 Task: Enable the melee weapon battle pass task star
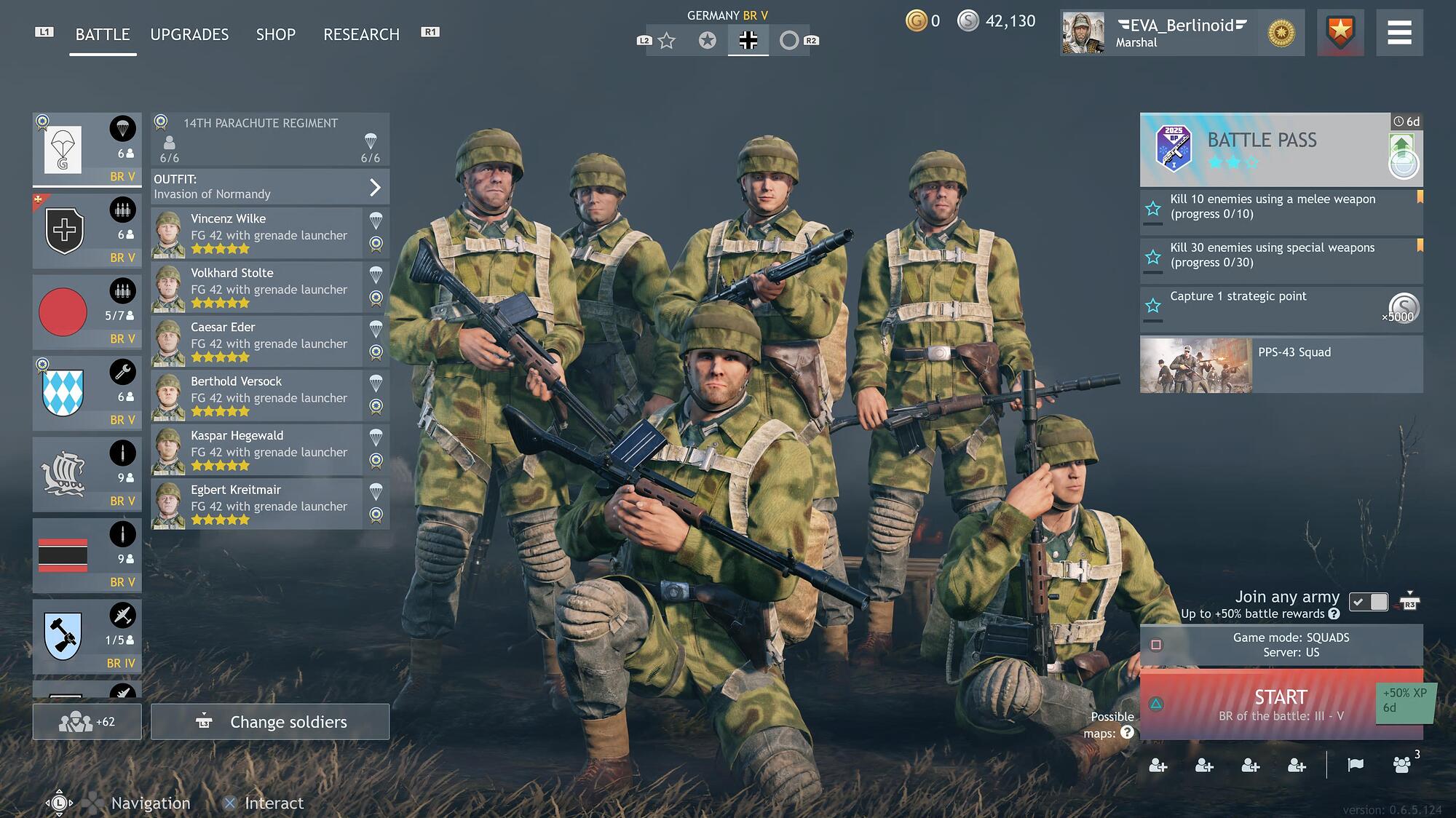[1153, 210]
